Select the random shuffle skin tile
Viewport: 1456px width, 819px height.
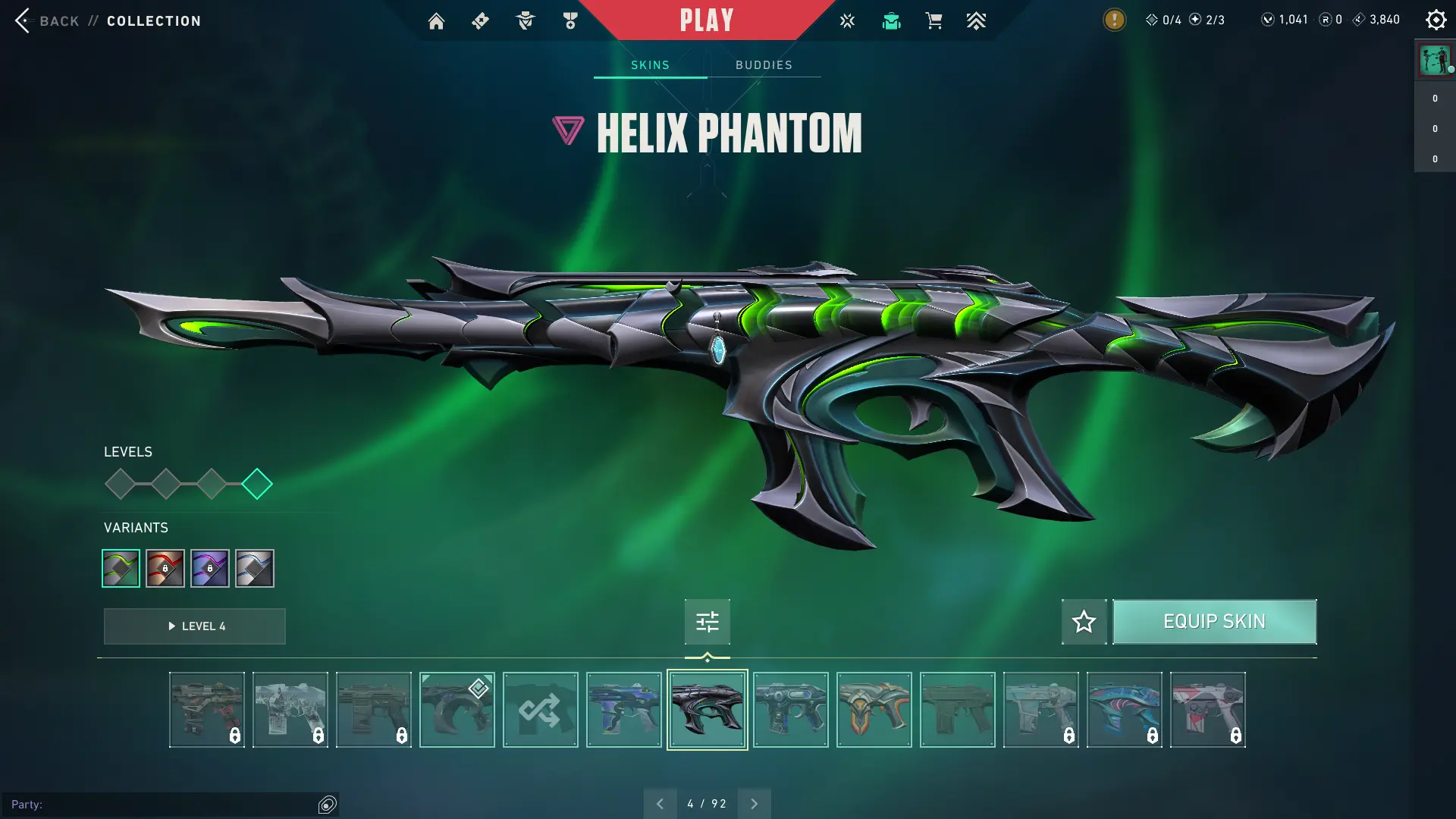click(540, 710)
